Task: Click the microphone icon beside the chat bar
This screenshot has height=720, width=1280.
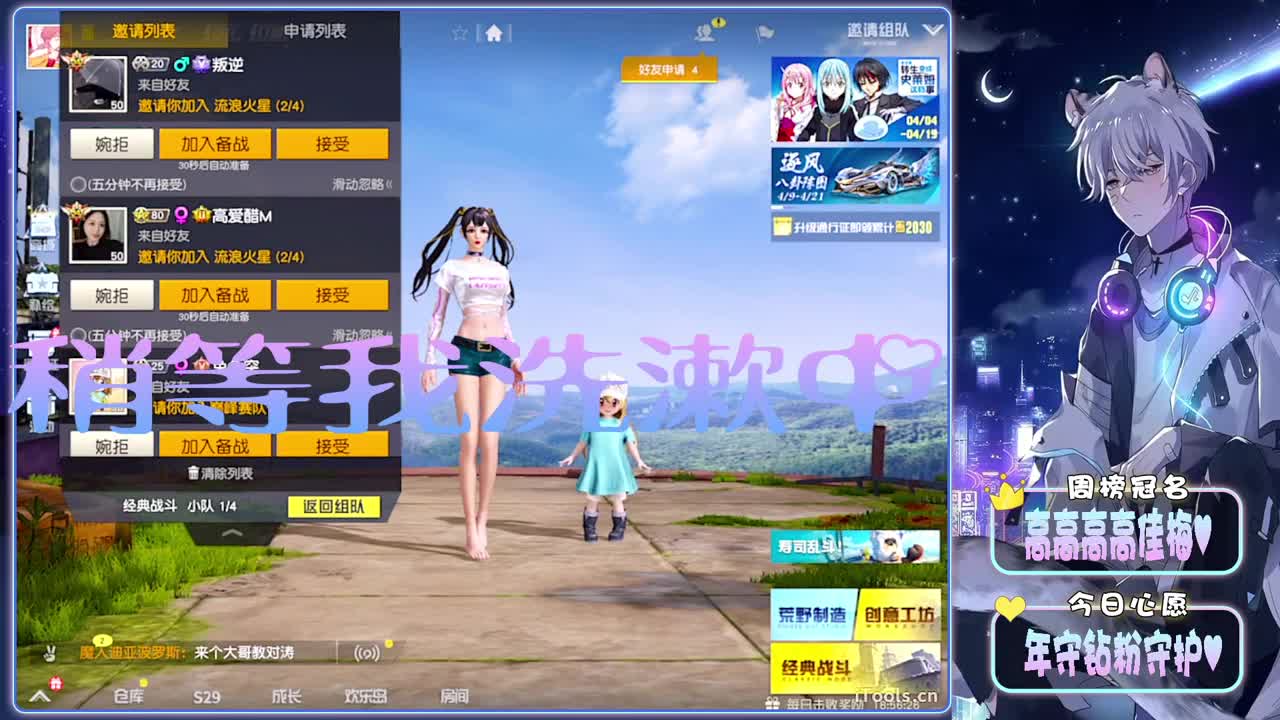Action: point(50,653)
